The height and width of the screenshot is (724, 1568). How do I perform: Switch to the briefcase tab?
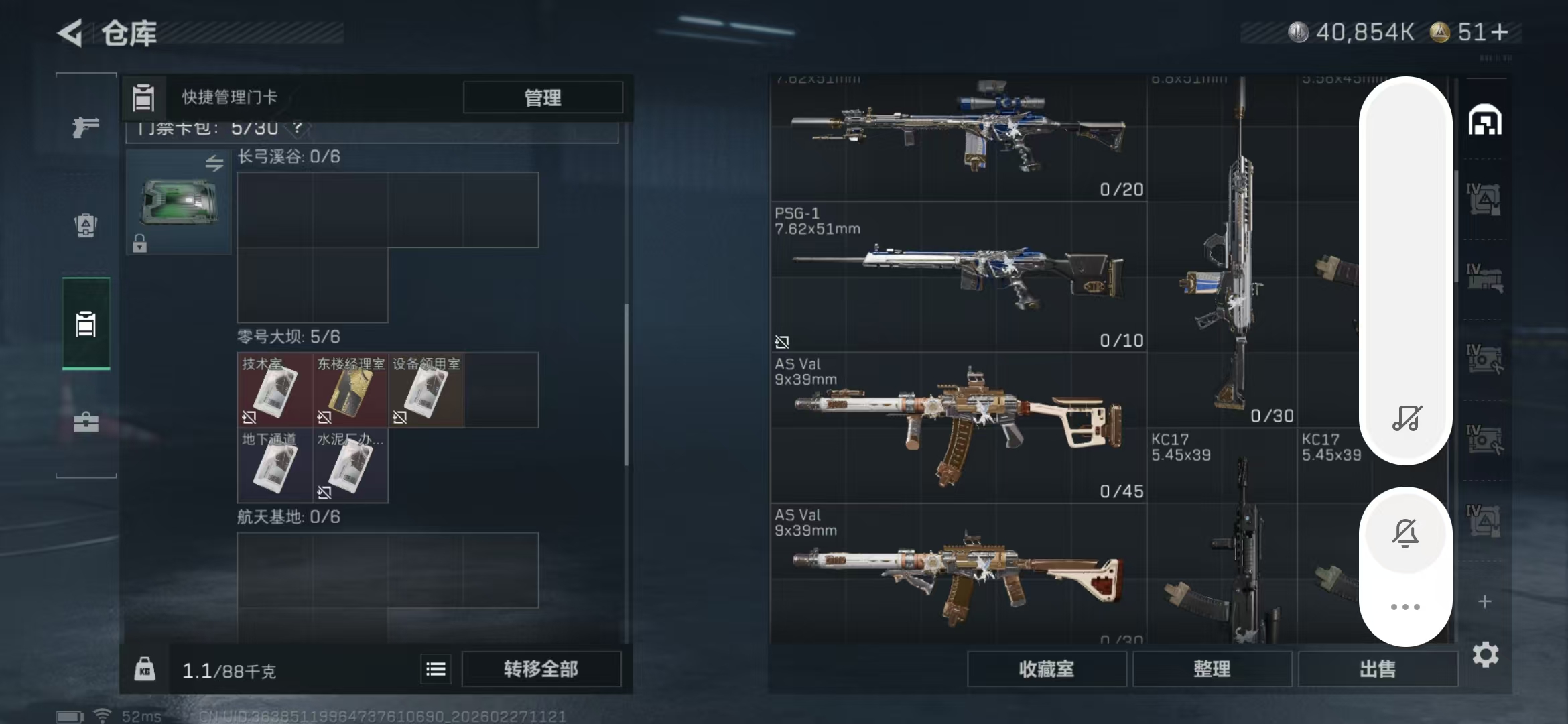(86, 422)
